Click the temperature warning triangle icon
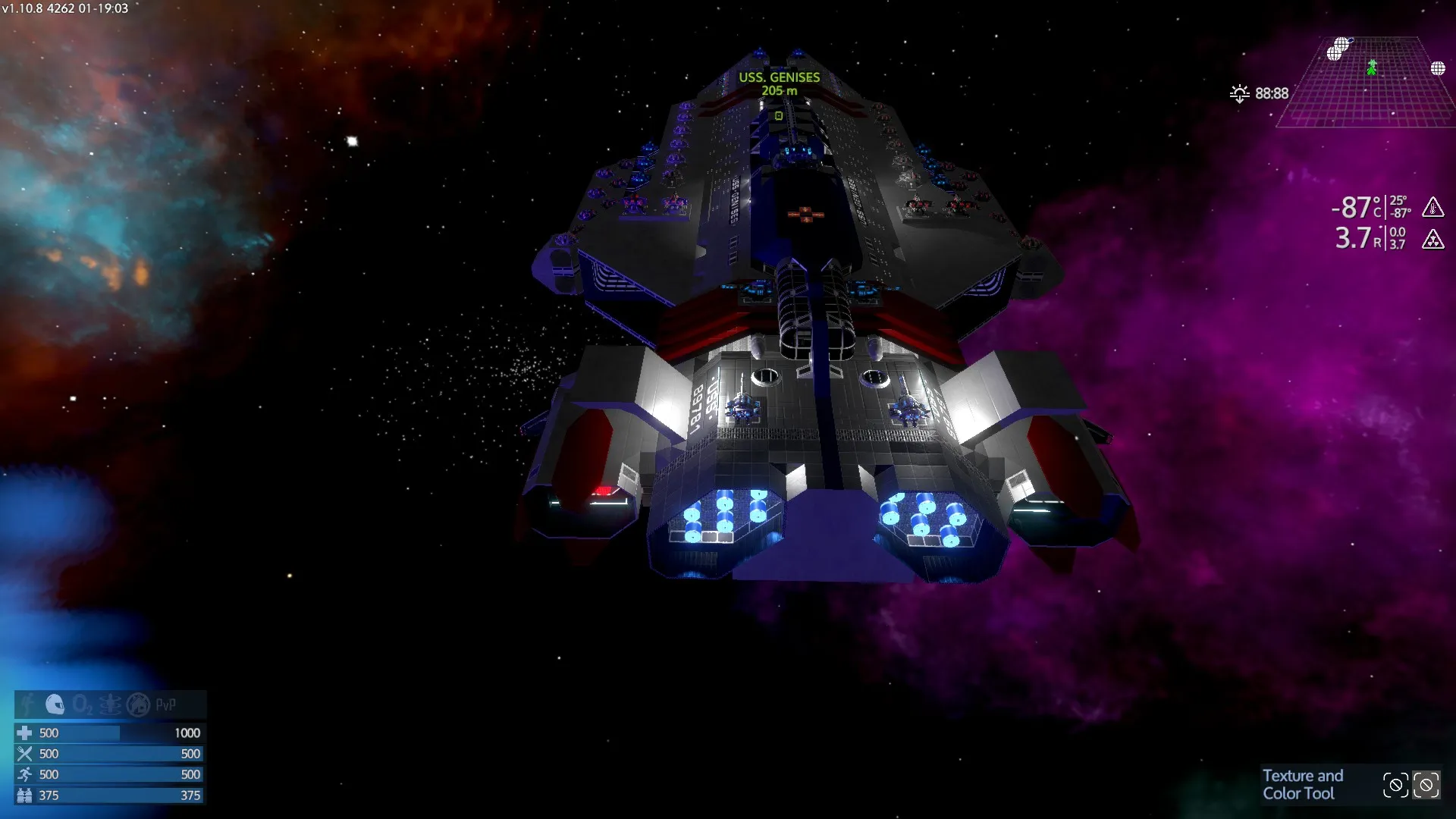This screenshot has height=819, width=1456. [x=1432, y=206]
